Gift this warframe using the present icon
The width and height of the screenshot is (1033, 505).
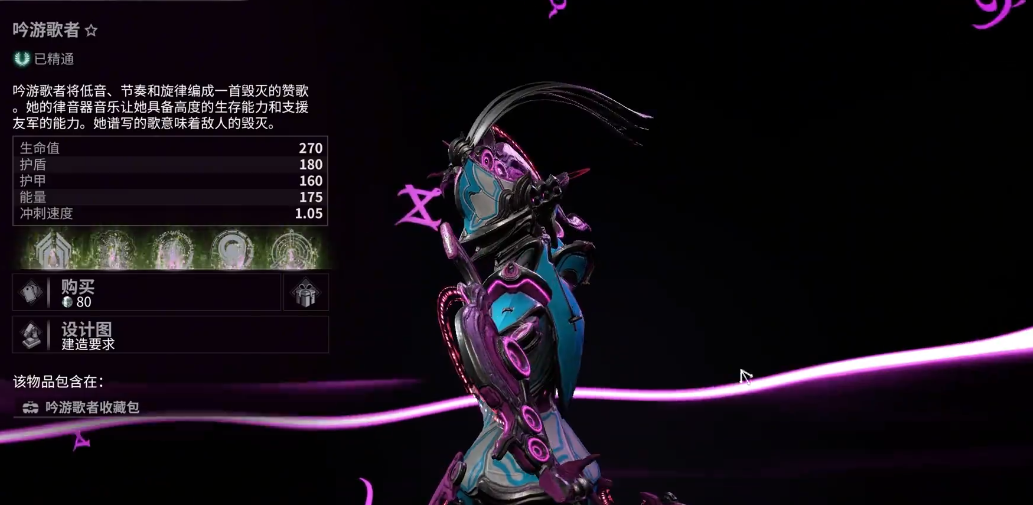pyautogui.click(x=305, y=293)
